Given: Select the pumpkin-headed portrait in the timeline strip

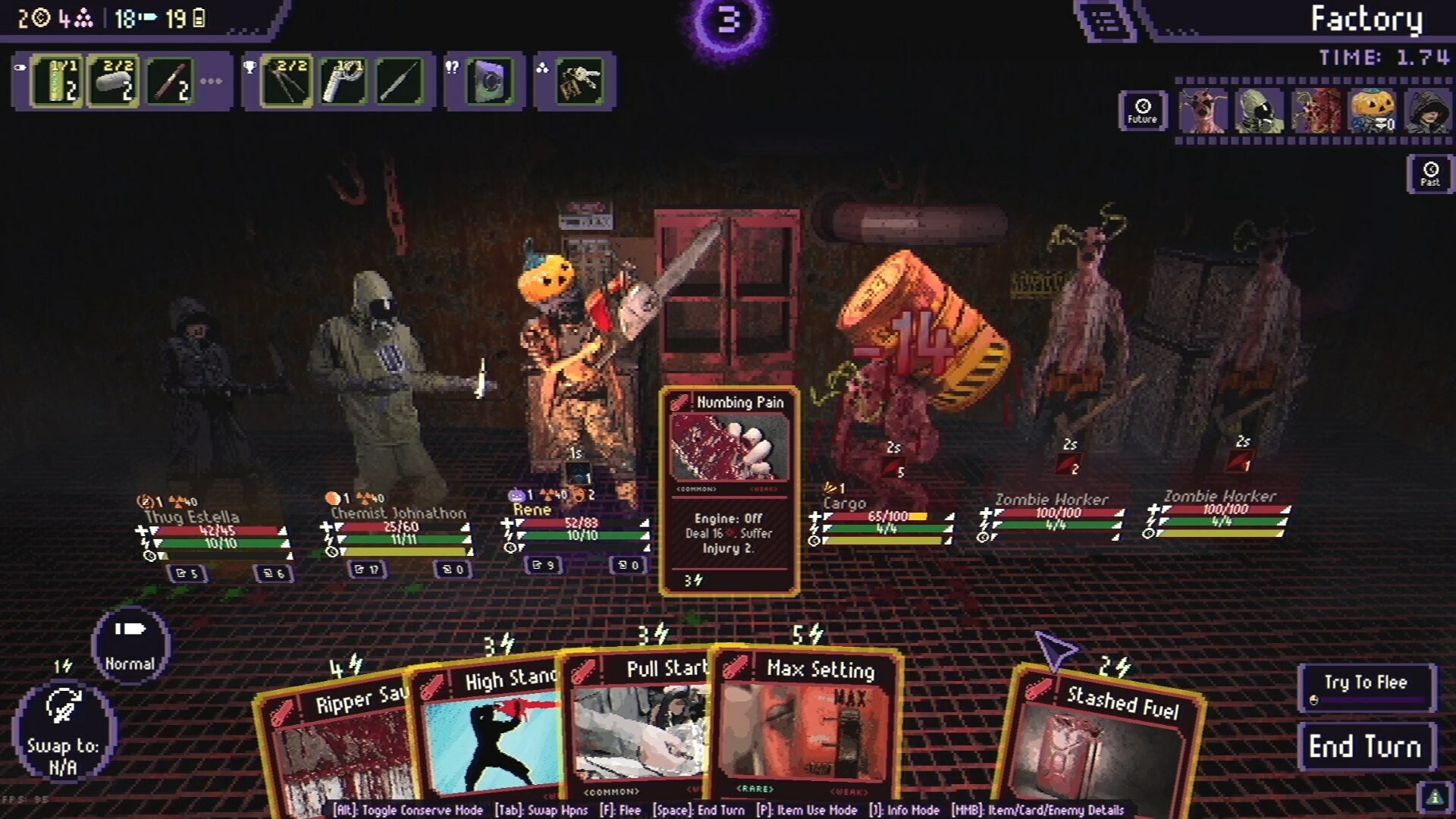Looking at the screenshot, I should (1373, 110).
